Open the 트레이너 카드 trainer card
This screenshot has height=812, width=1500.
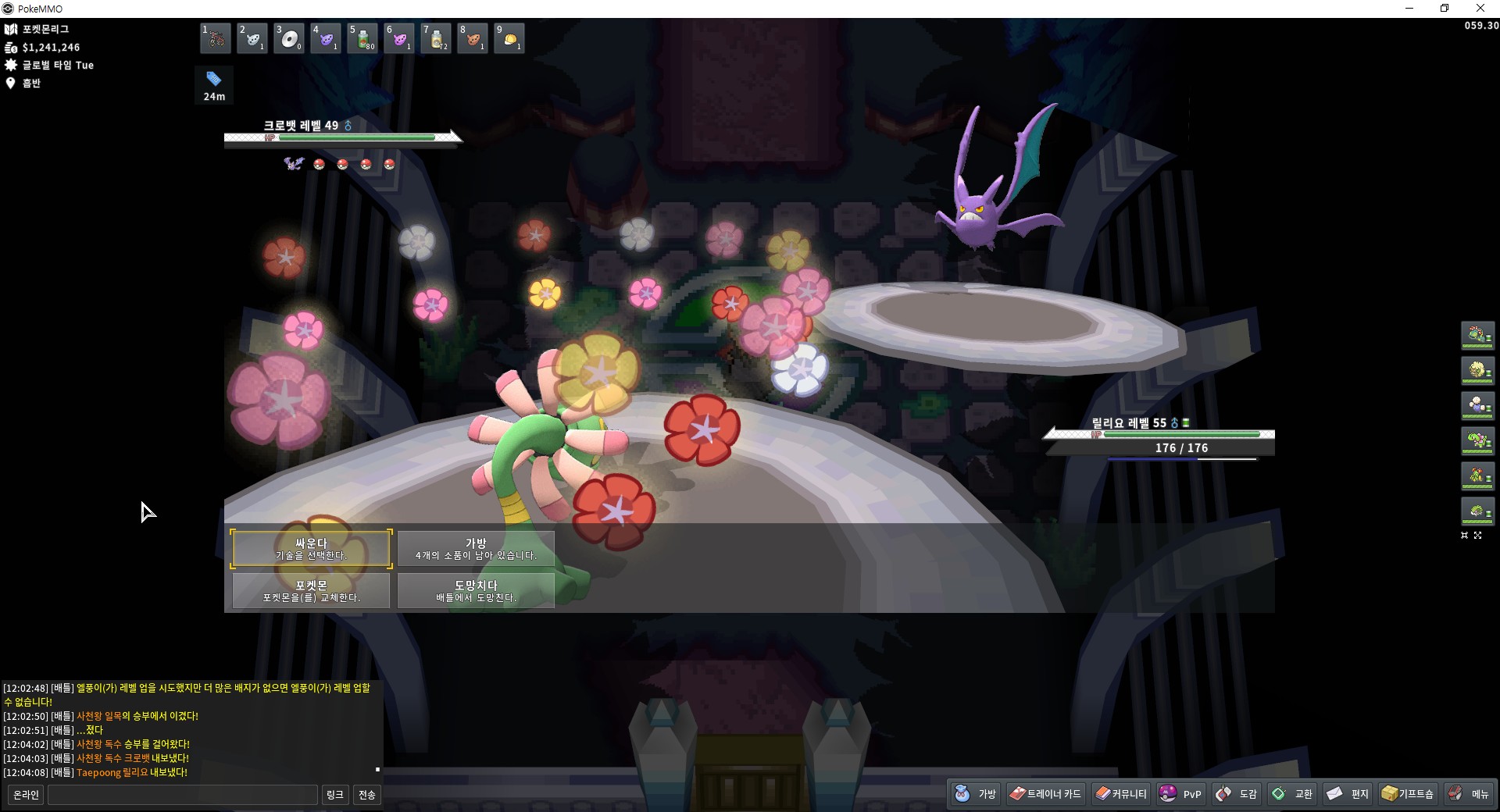(1045, 794)
